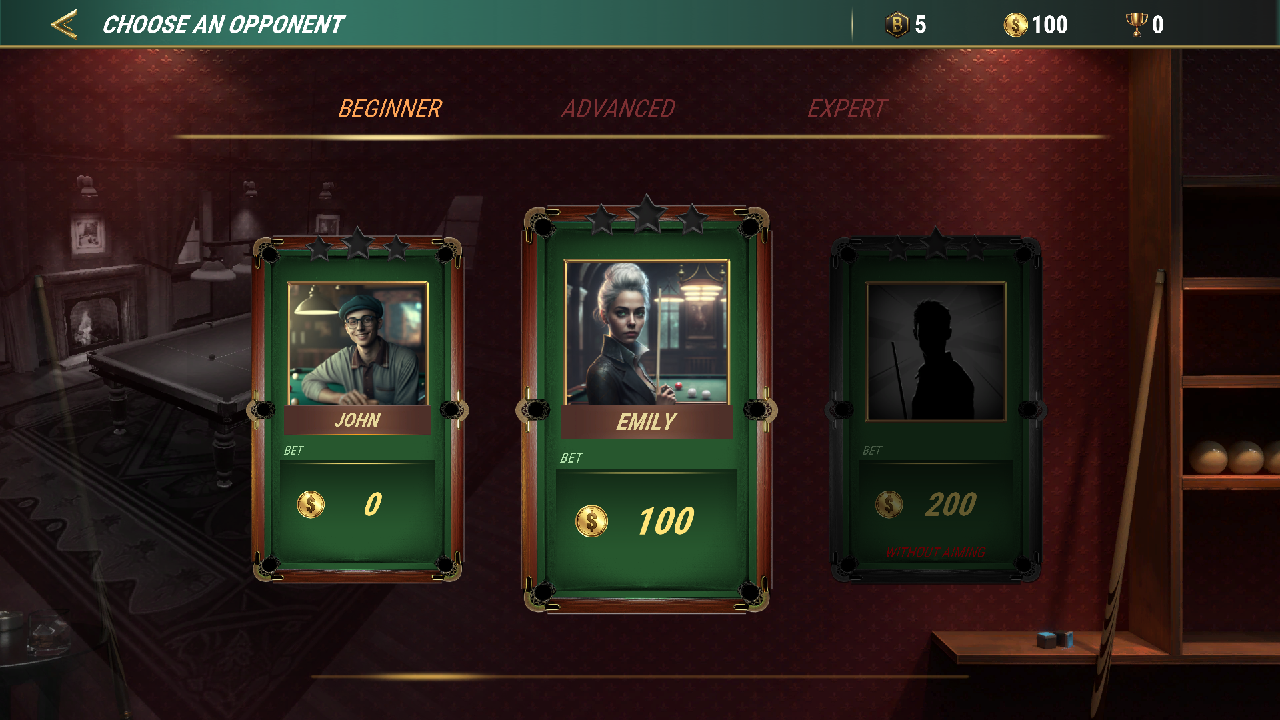This screenshot has width=1280, height=720.
Task: Select the BEGINNER tab
Action: 391,108
